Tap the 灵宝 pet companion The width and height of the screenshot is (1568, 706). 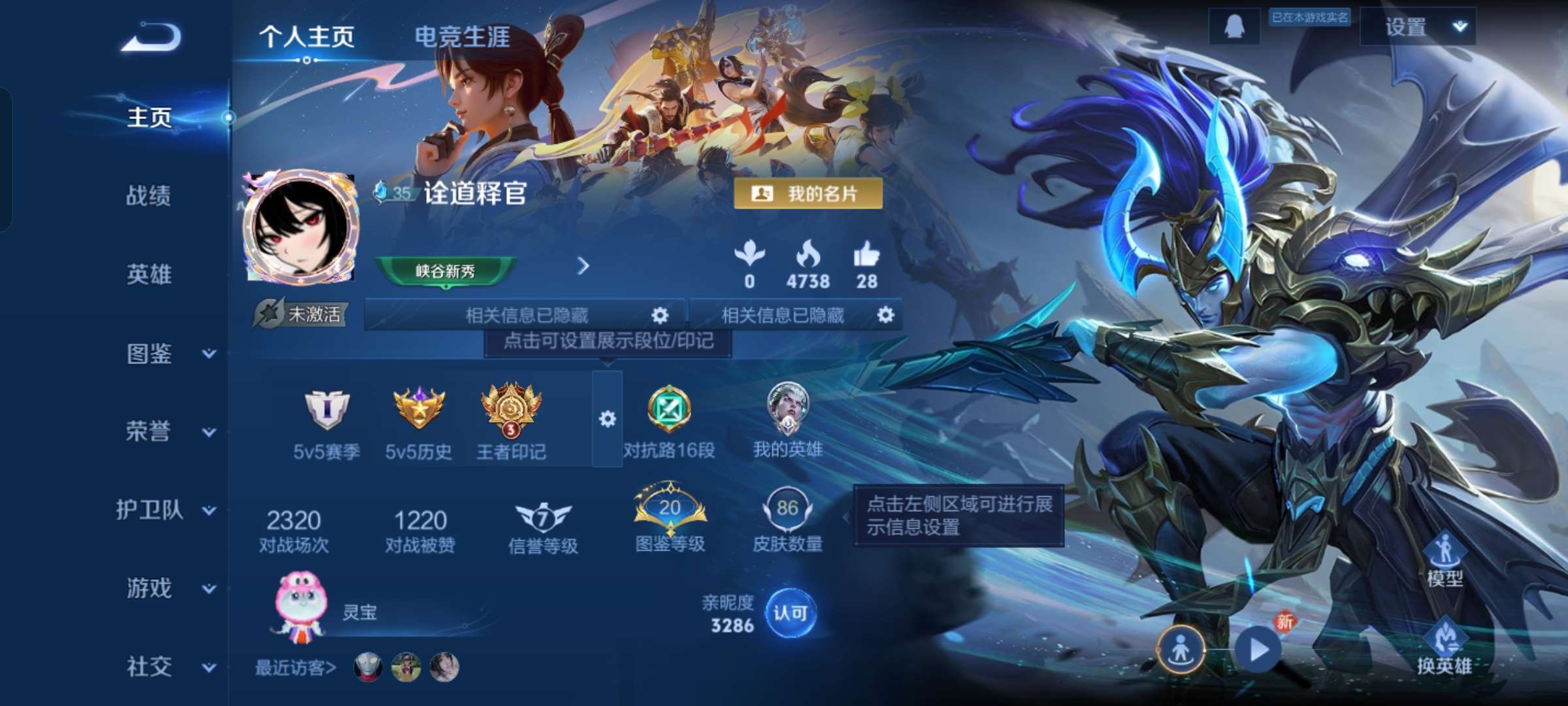click(x=299, y=611)
